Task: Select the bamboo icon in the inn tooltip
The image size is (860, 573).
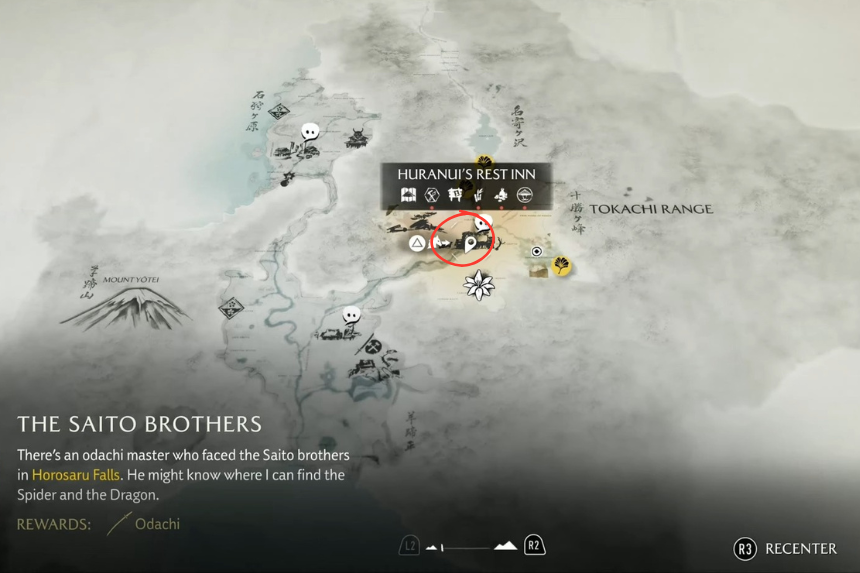Action: (479, 195)
